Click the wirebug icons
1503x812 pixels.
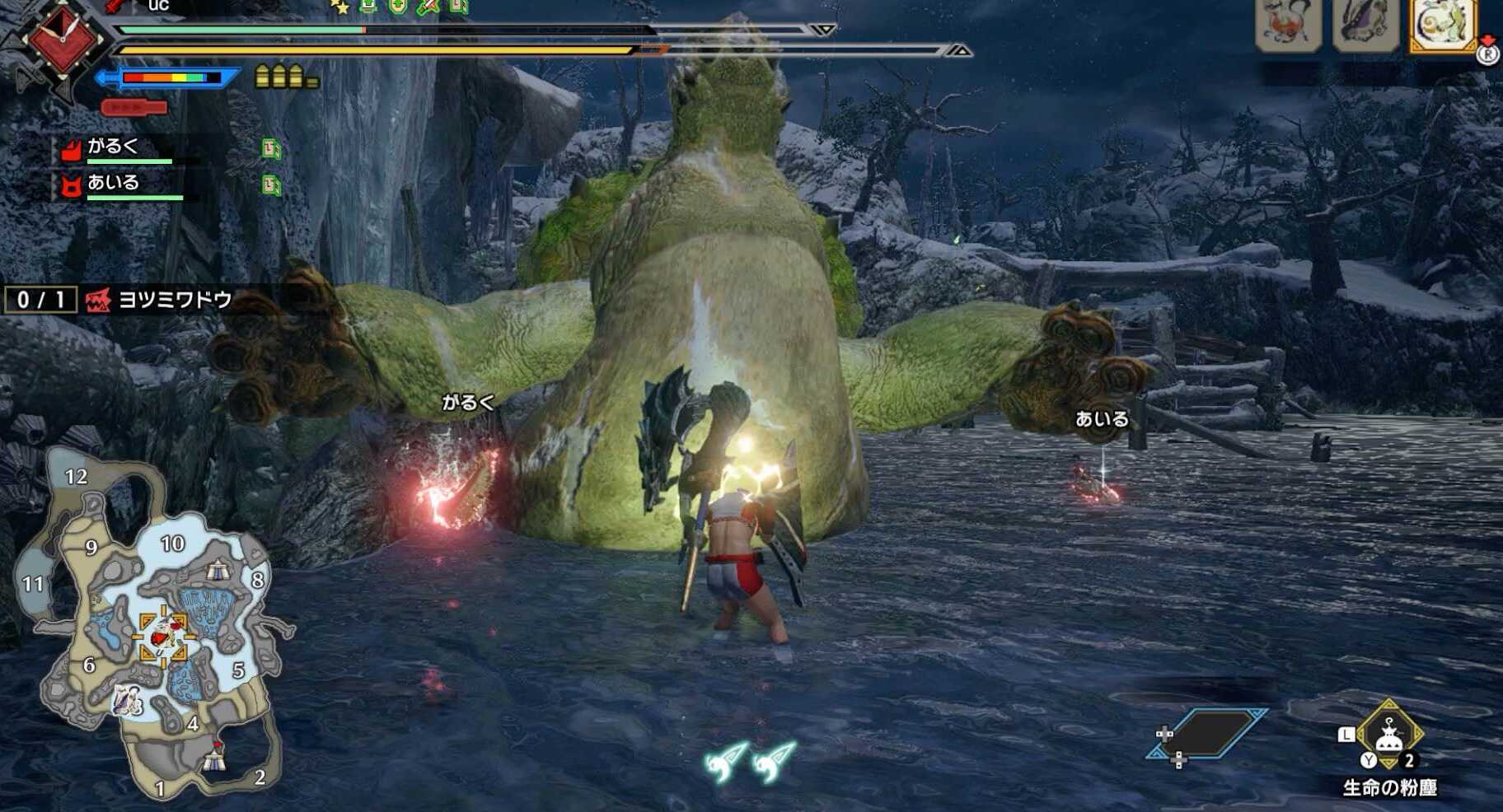click(749, 761)
